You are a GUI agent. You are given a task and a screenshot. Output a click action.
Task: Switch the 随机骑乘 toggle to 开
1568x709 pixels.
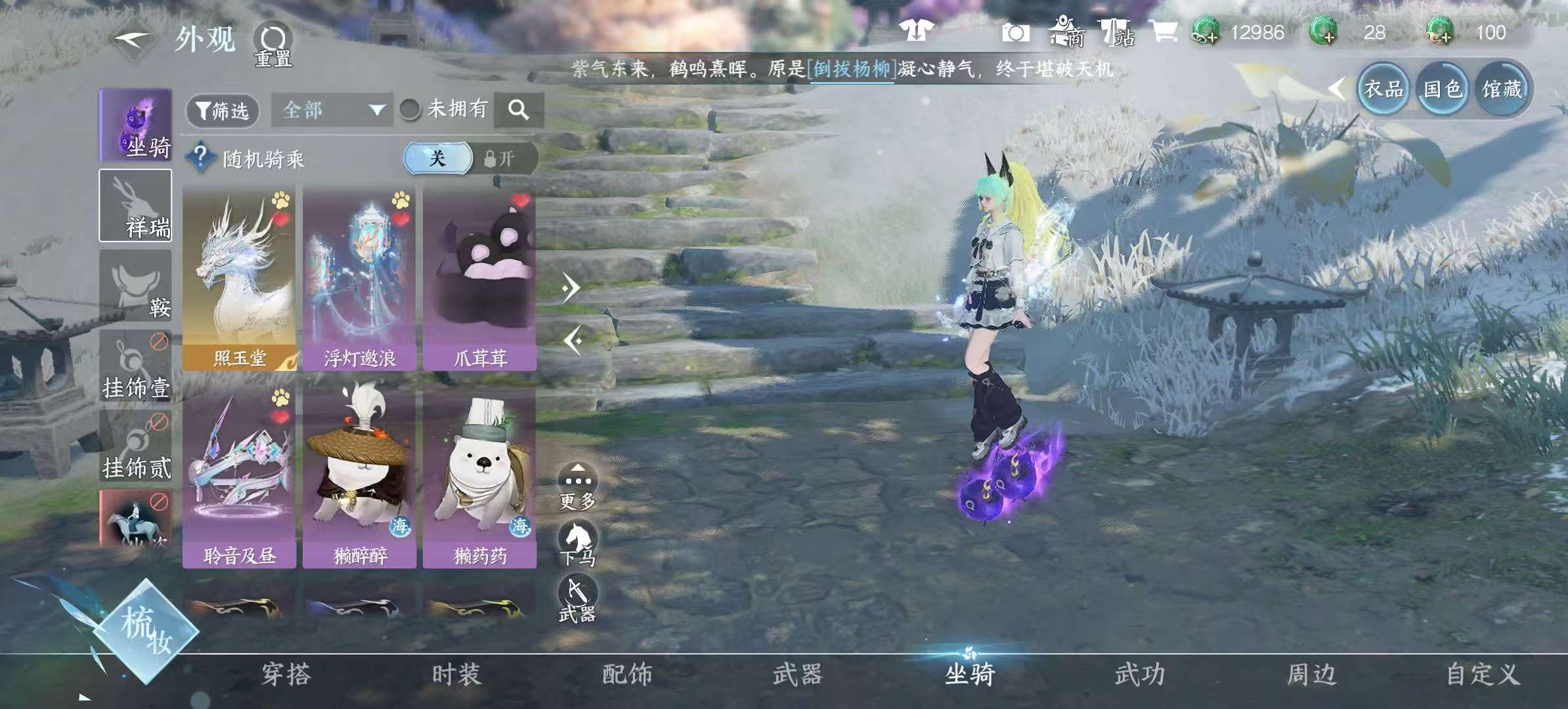(501, 158)
